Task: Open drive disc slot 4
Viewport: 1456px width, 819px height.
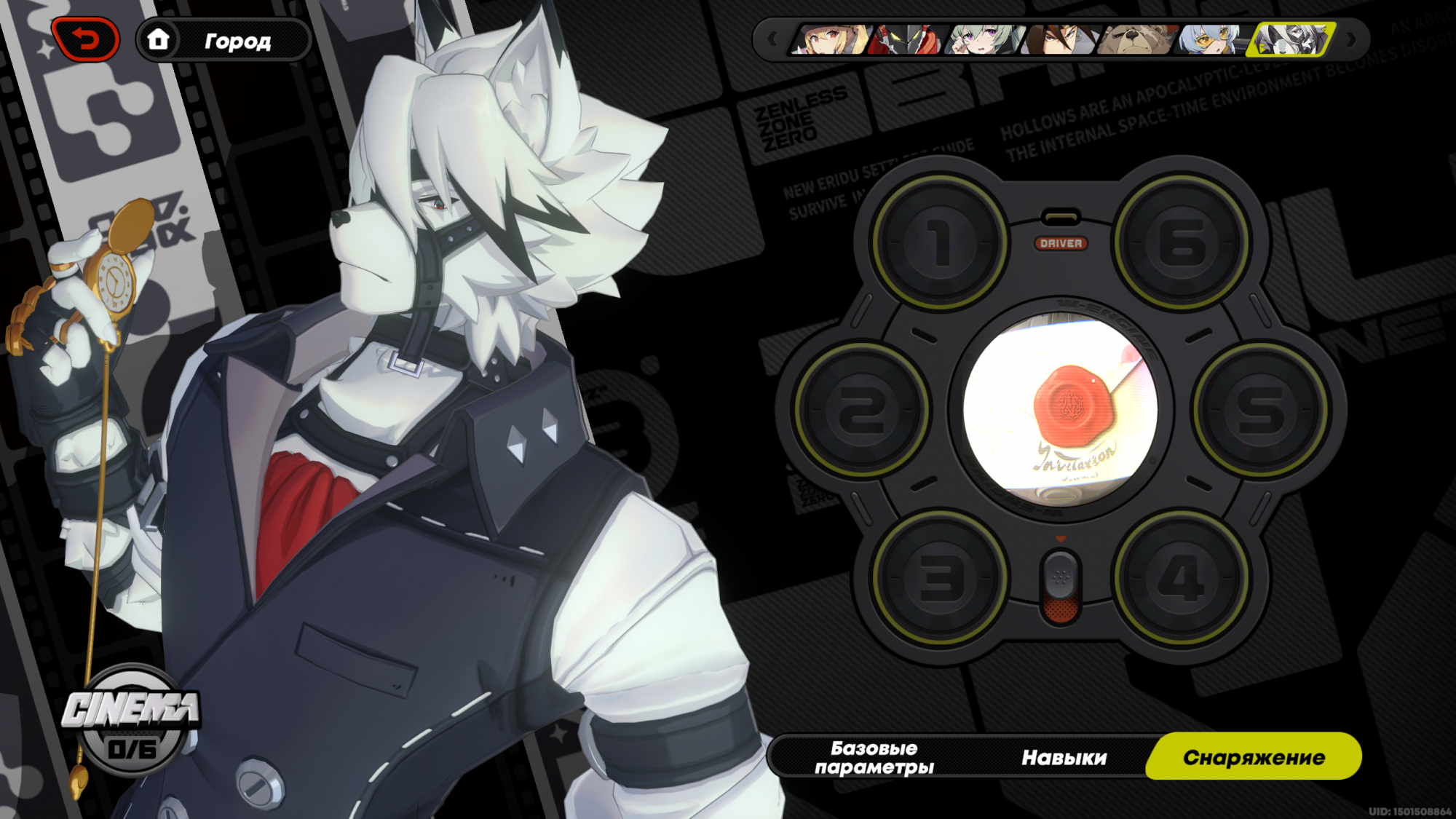Action: 1182,578
